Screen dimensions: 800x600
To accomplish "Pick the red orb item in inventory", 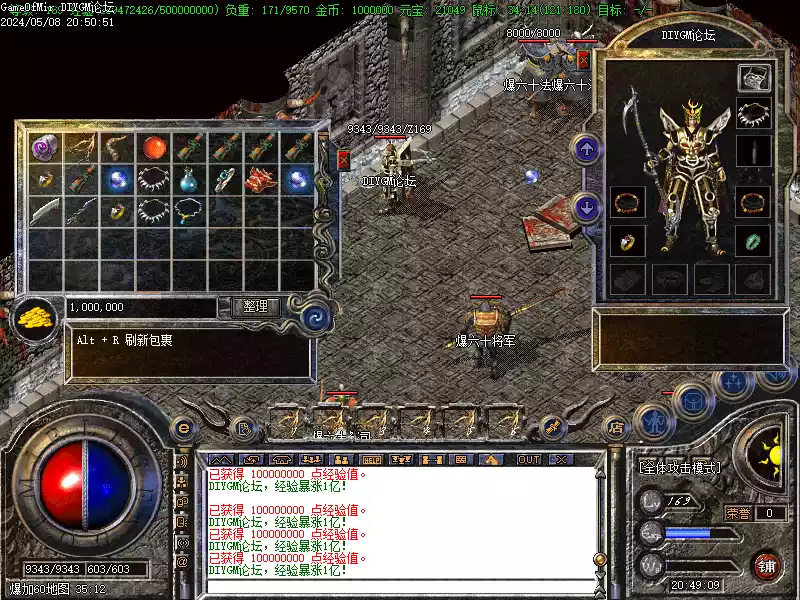I will click(x=153, y=148).
